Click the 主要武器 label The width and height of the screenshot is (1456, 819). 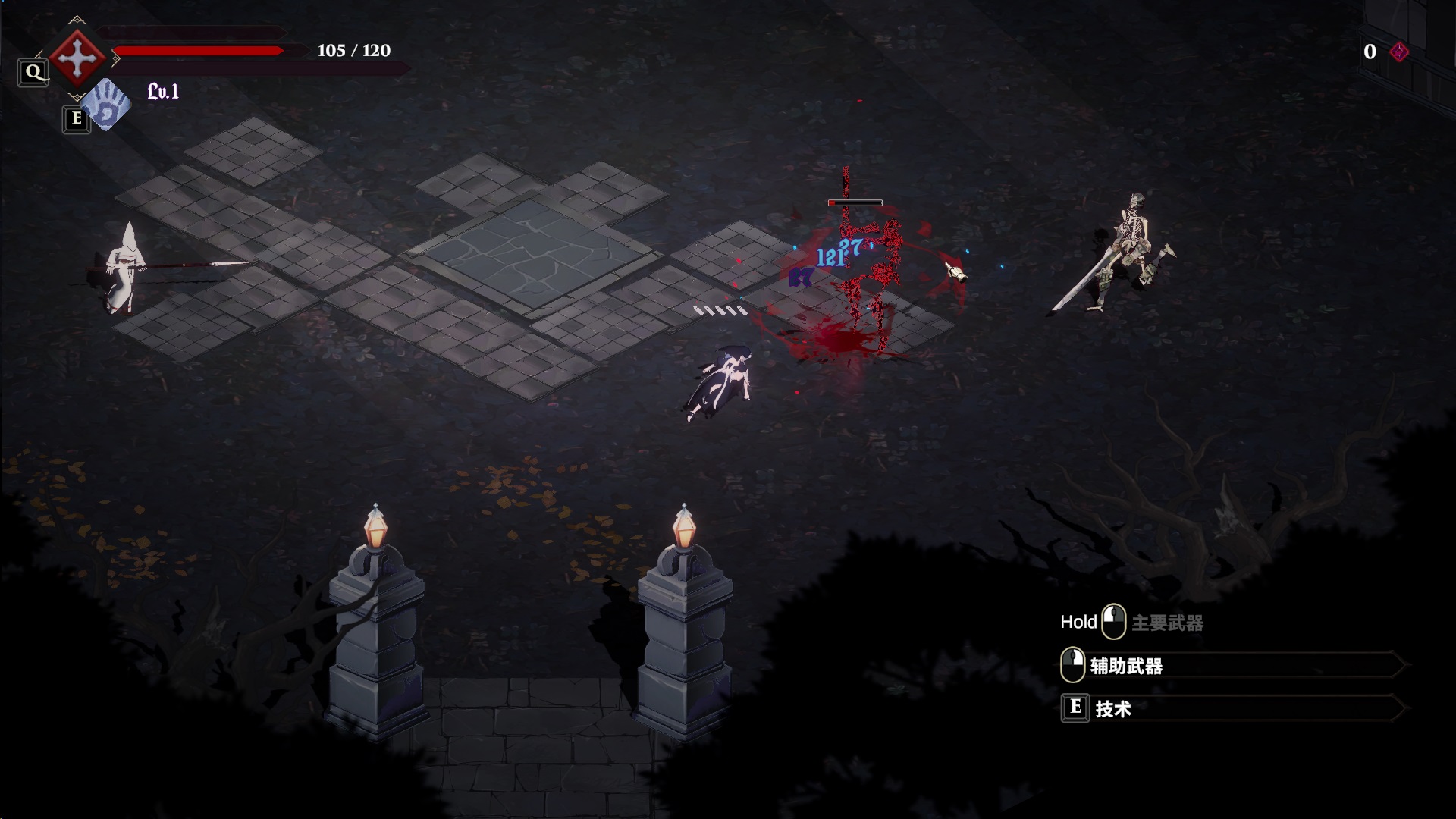1167,623
